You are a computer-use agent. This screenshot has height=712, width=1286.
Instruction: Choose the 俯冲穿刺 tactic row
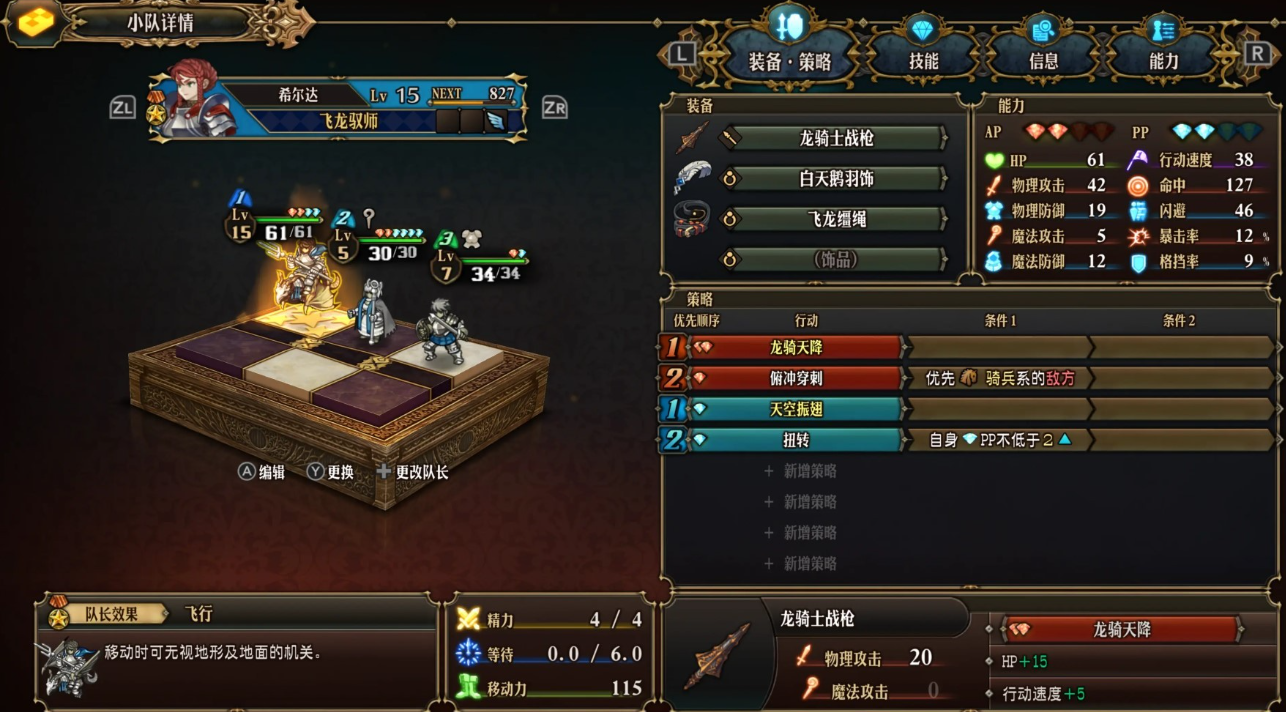[795, 378]
